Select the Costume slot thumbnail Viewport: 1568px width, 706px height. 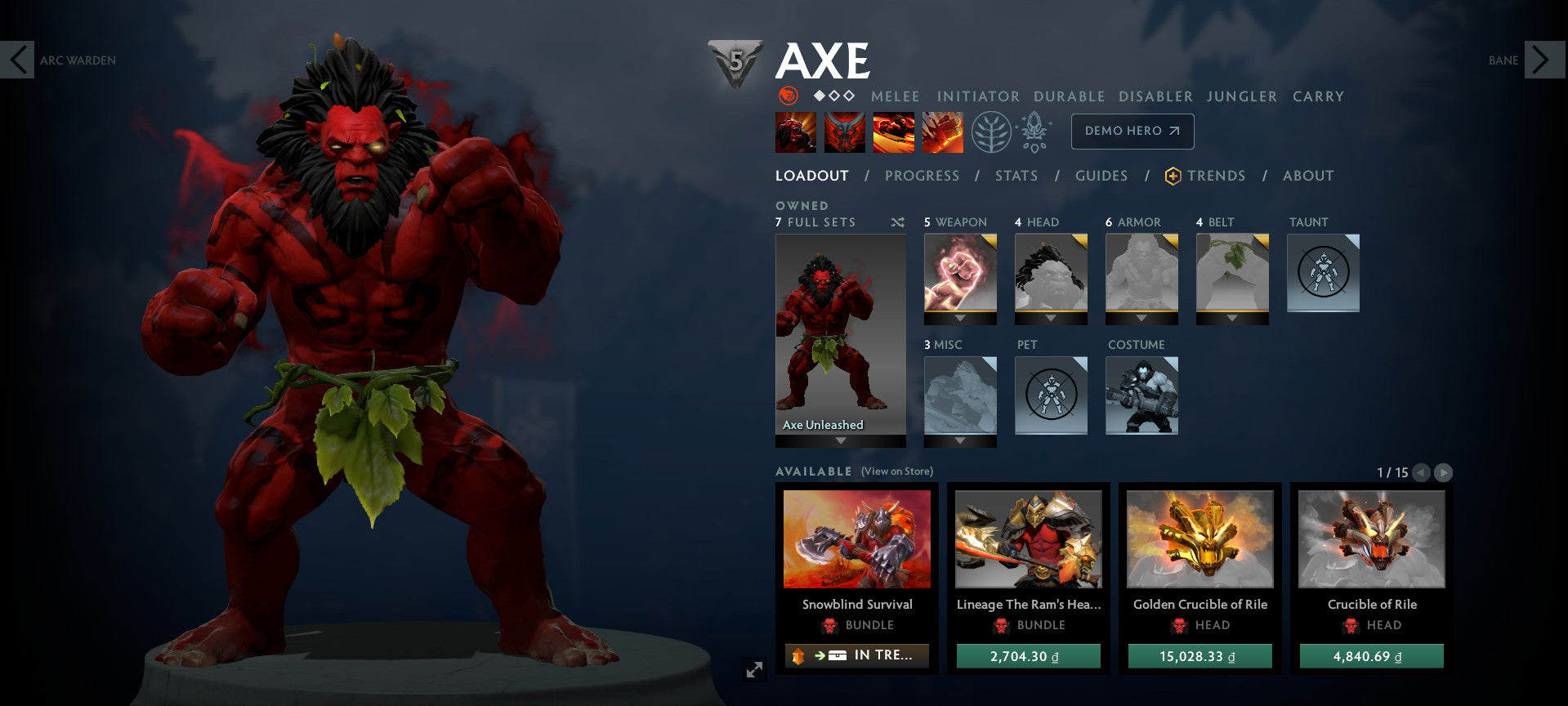coord(1141,395)
